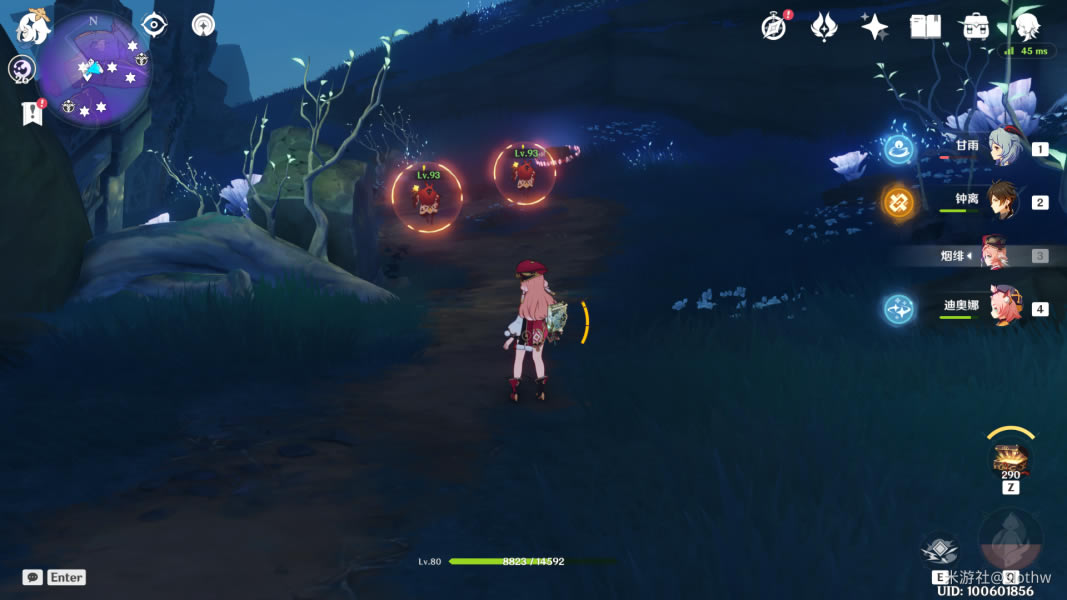Use the treasure chest gadget showing 290

pyautogui.click(x=1011, y=460)
